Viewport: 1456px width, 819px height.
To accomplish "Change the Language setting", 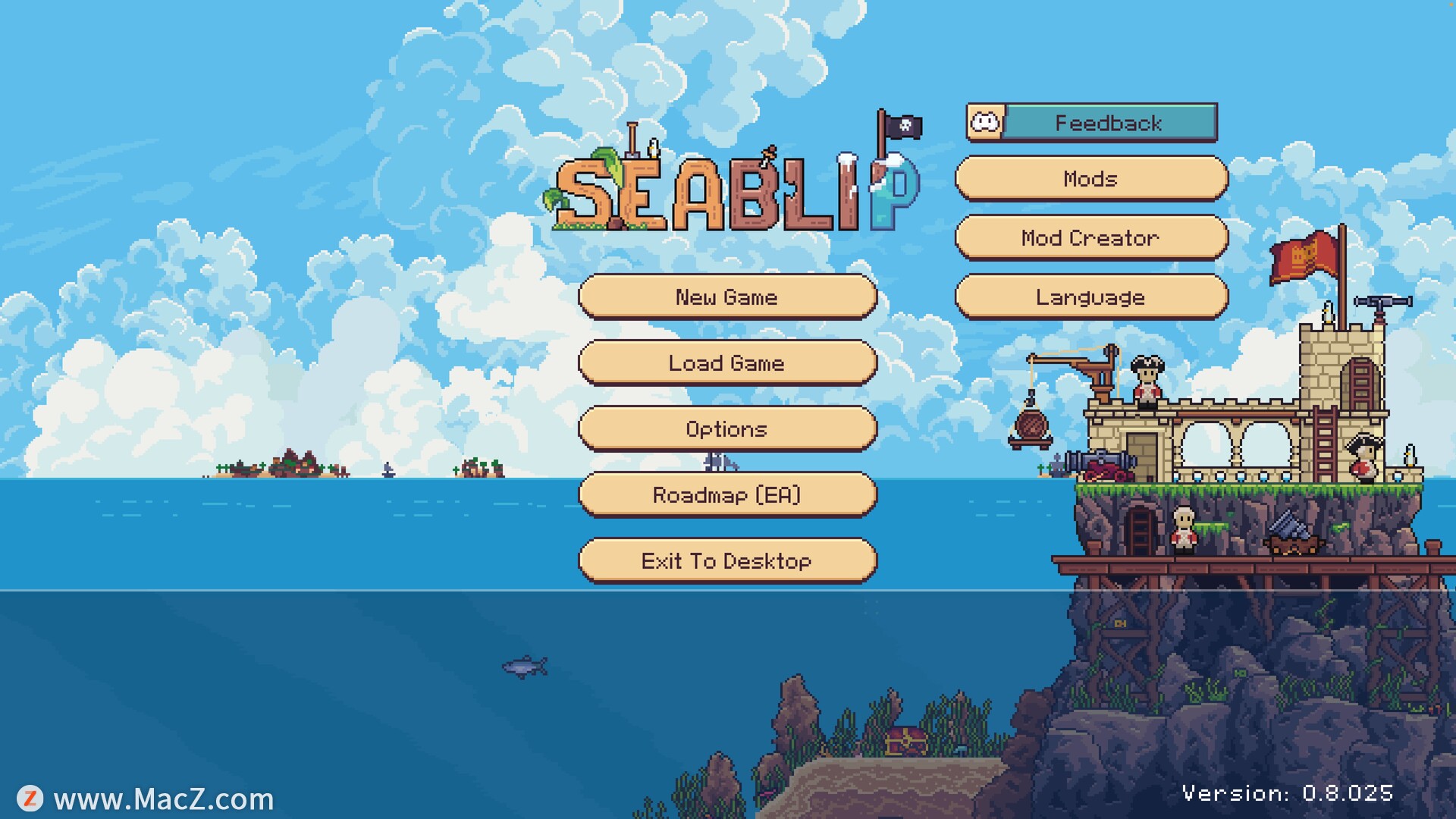I will tap(1090, 297).
